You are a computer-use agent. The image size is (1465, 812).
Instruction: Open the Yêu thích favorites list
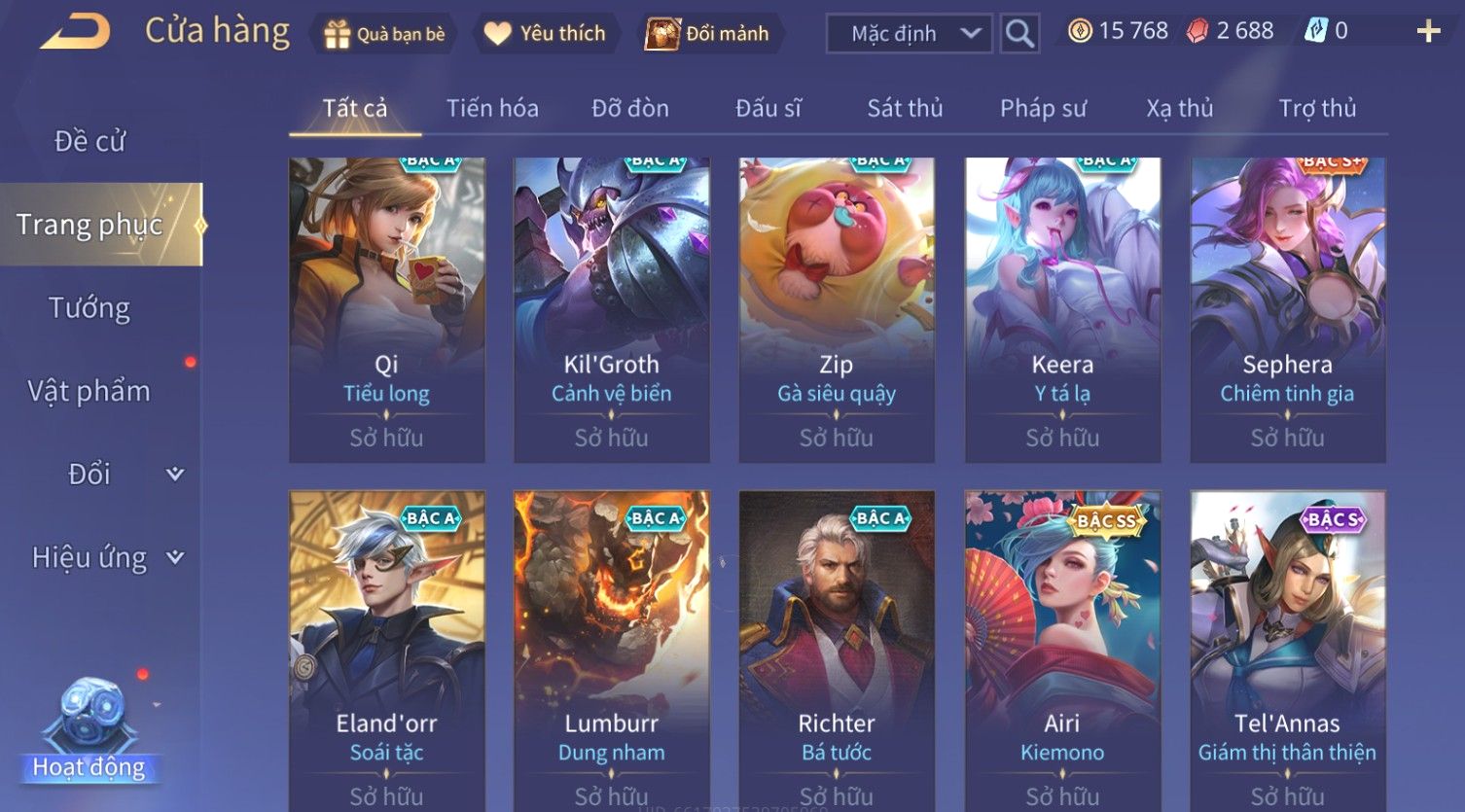[x=545, y=34]
